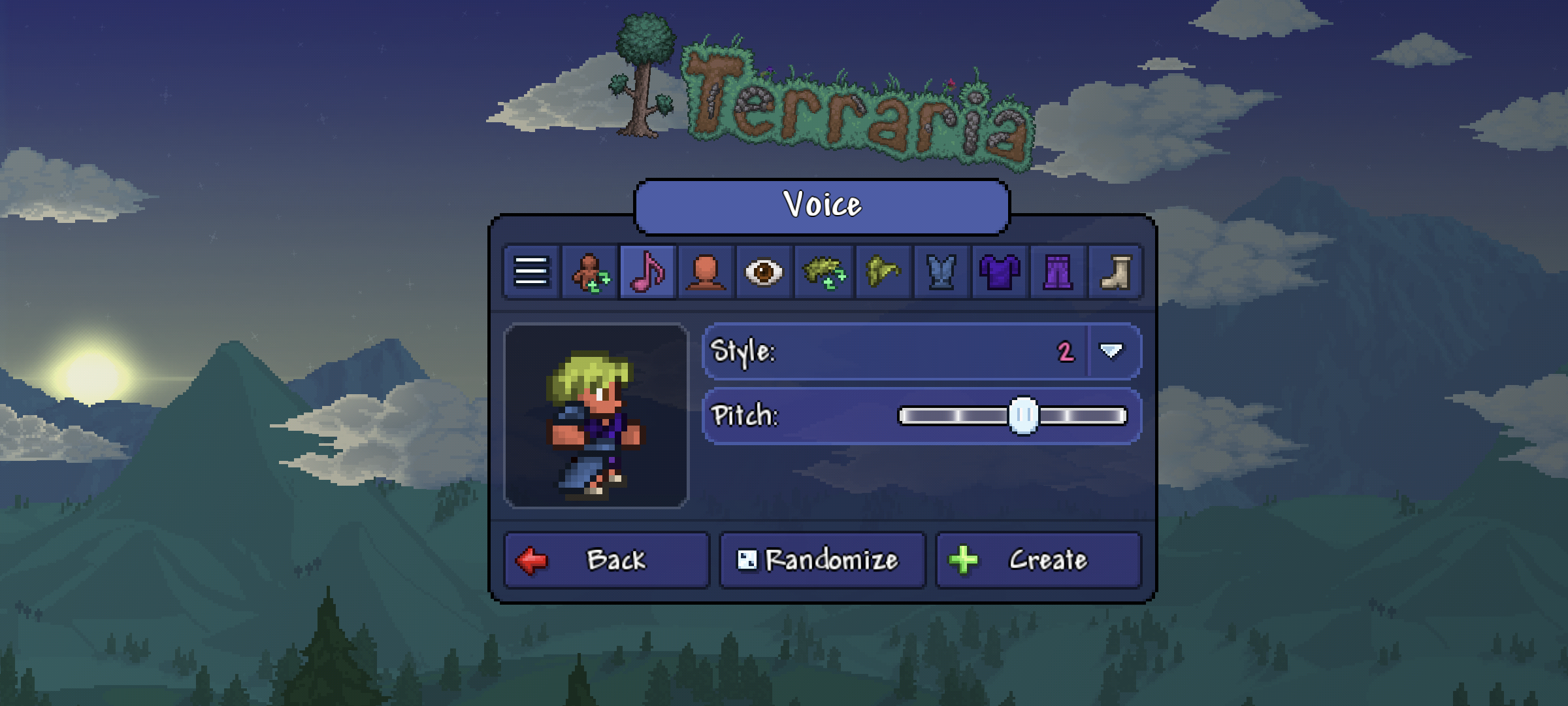Randomize the character appearance
The height and width of the screenshot is (706, 1568).
822,560
